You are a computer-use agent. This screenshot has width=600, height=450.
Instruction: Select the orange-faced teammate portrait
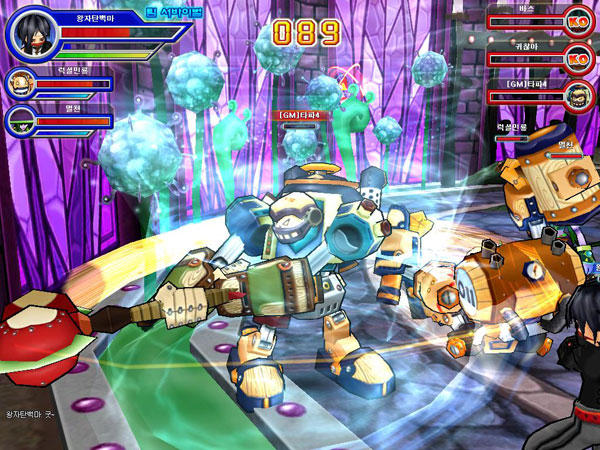[20, 84]
